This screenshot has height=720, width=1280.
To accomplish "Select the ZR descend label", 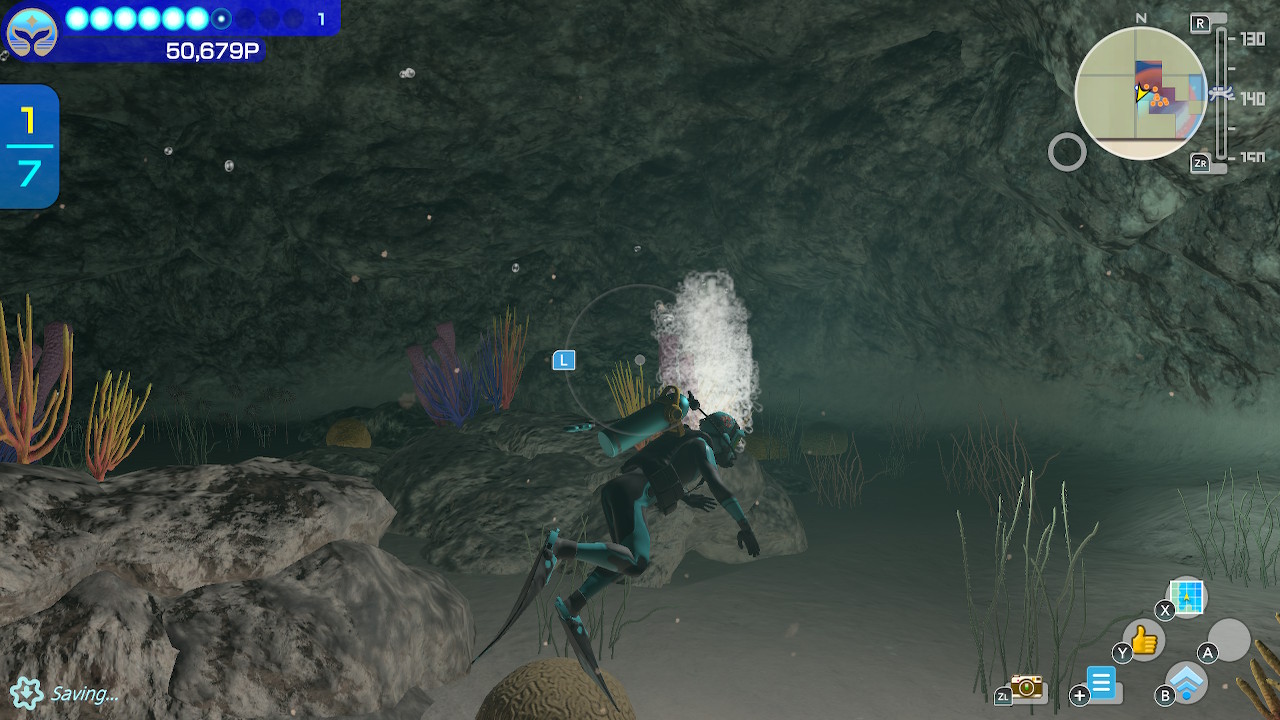I will tap(1200, 162).
